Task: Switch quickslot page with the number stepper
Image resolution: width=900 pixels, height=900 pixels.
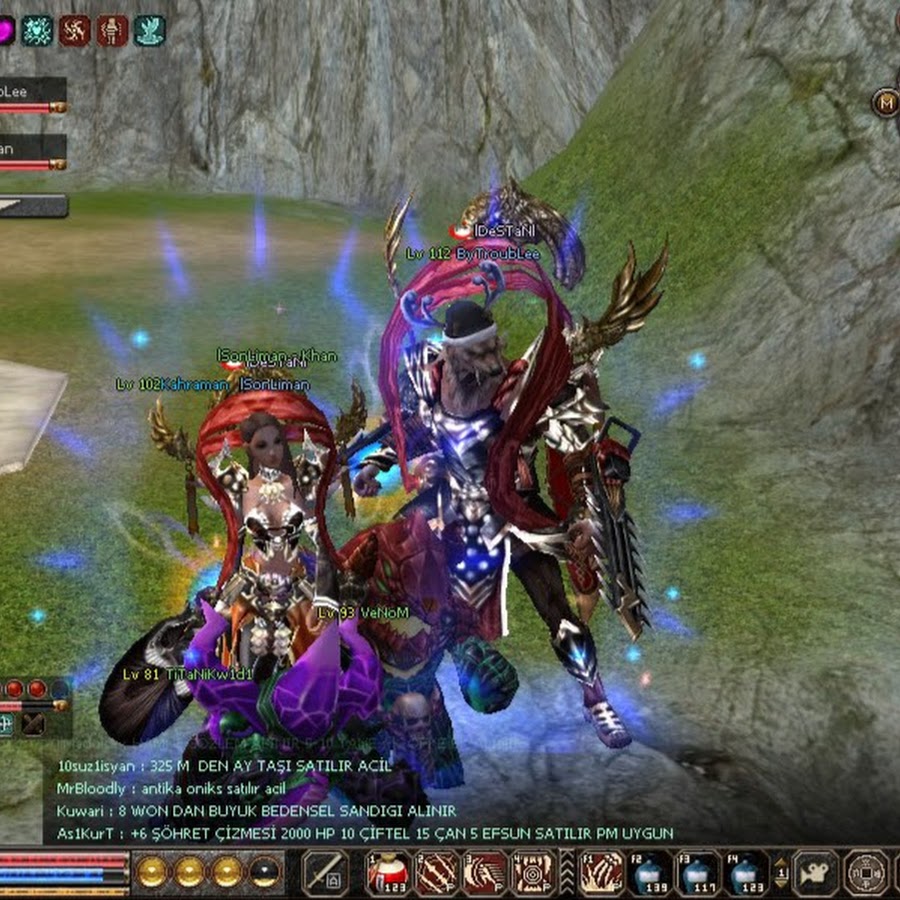Action: (782, 873)
